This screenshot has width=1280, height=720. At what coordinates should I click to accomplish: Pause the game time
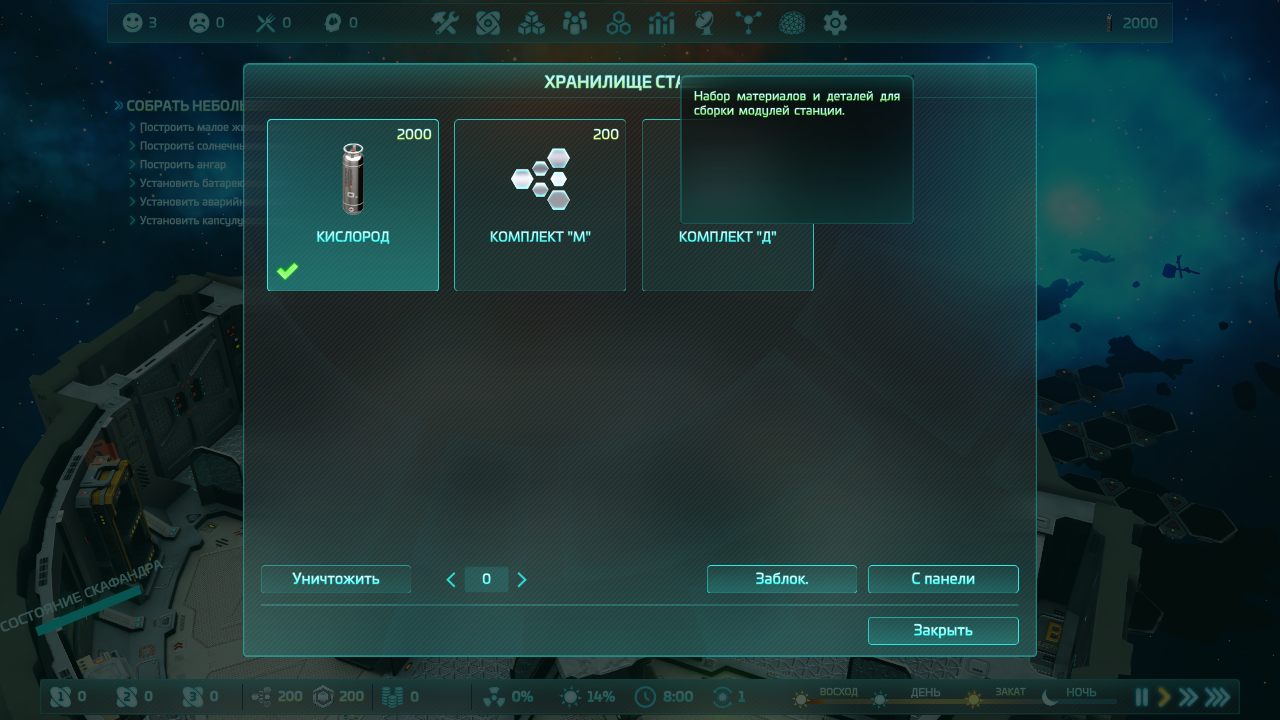point(1141,697)
